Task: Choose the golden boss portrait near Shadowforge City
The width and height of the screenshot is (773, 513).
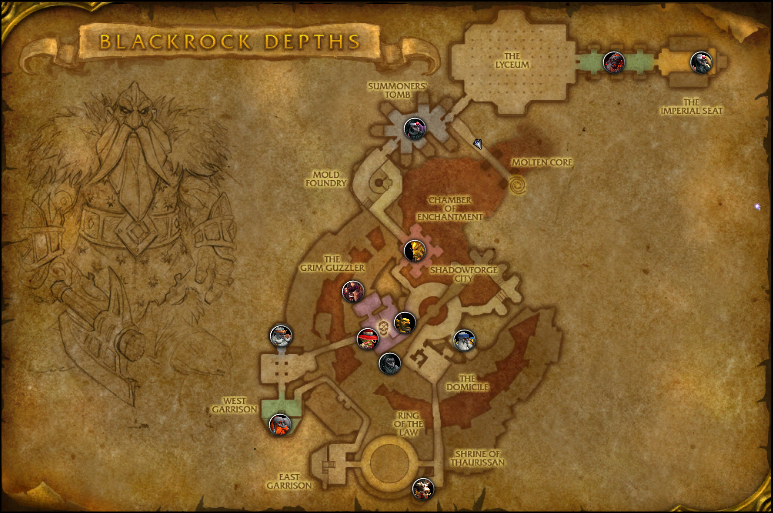Action: [414, 249]
